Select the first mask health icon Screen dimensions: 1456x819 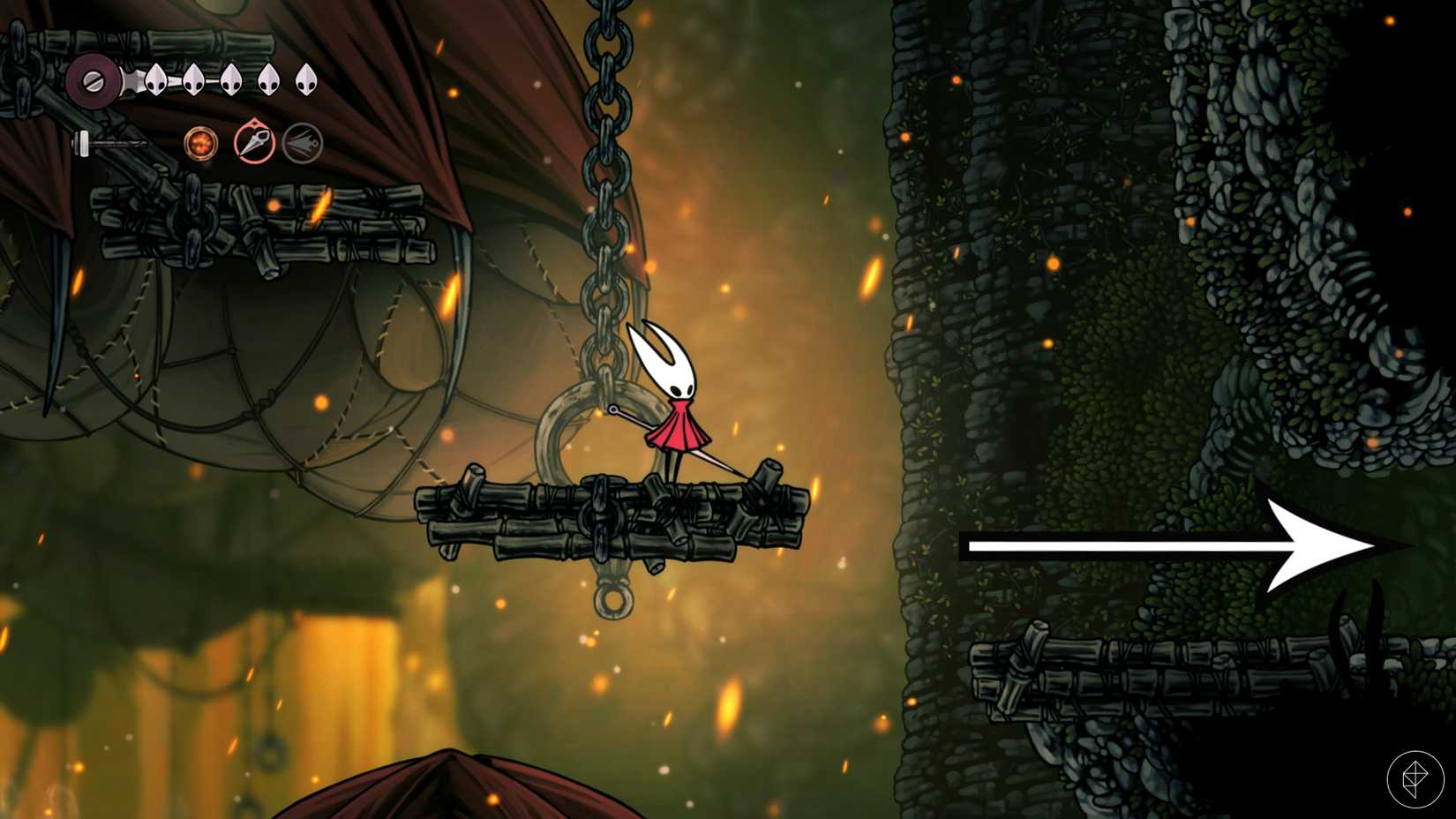pyautogui.click(x=155, y=81)
